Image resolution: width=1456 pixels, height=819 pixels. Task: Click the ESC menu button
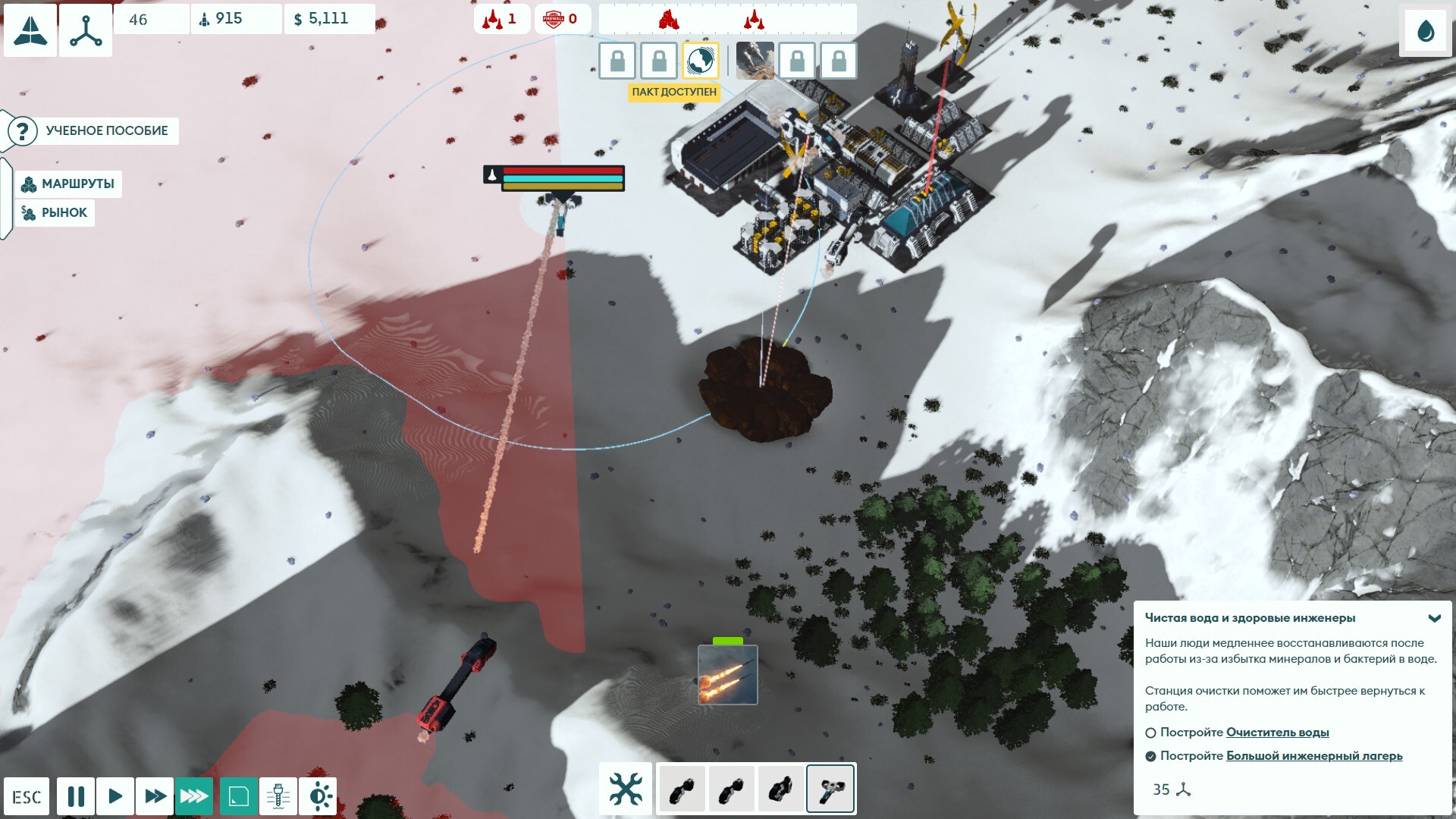(x=27, y=796)
